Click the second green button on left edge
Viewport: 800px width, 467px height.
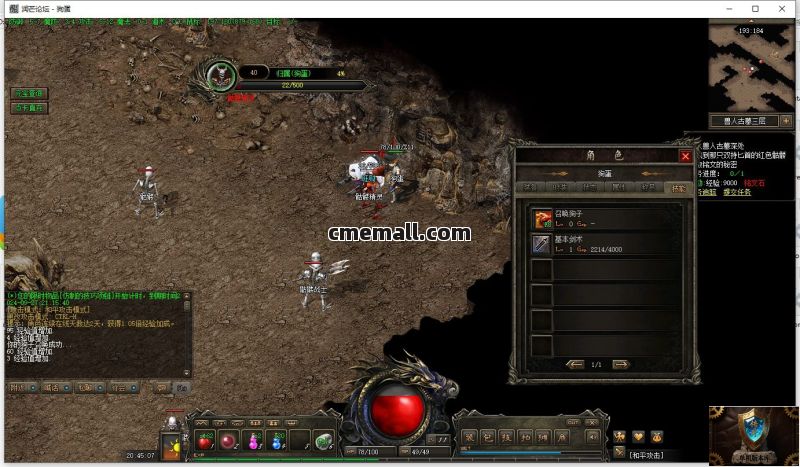tap(29, 107)
